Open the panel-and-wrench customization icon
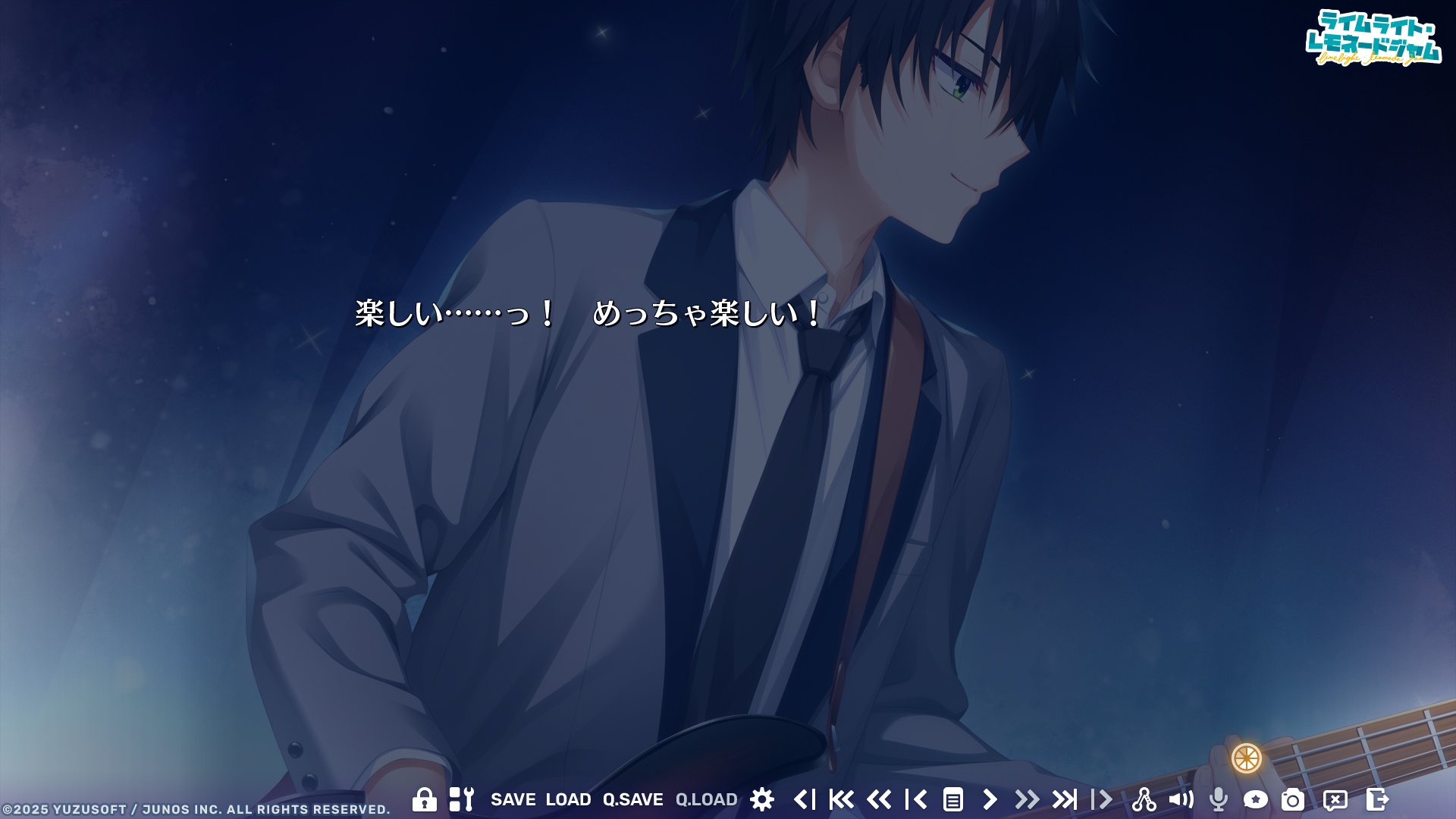 (461, 799)
